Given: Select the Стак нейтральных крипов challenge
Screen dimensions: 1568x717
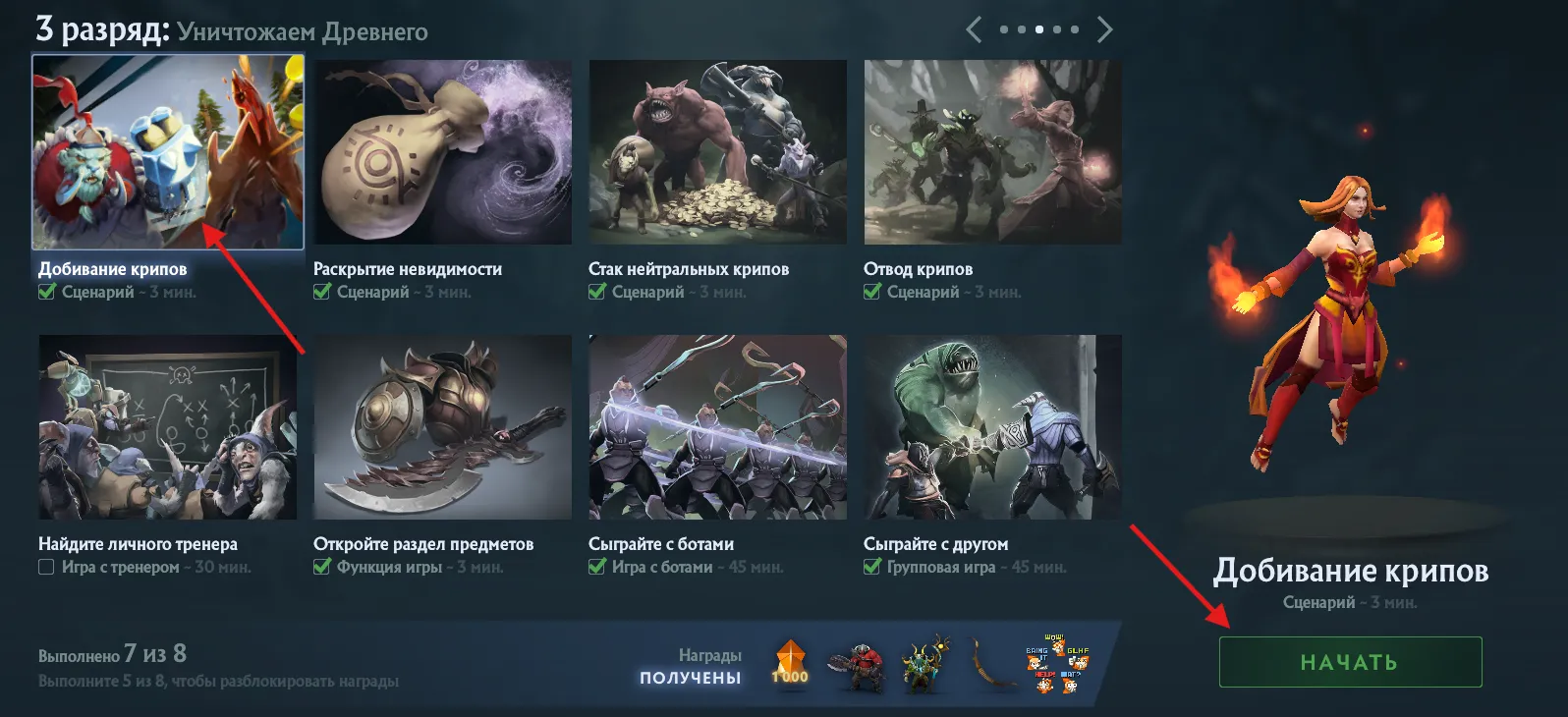Looking at the screenshot, I should (x=718, y=152).
